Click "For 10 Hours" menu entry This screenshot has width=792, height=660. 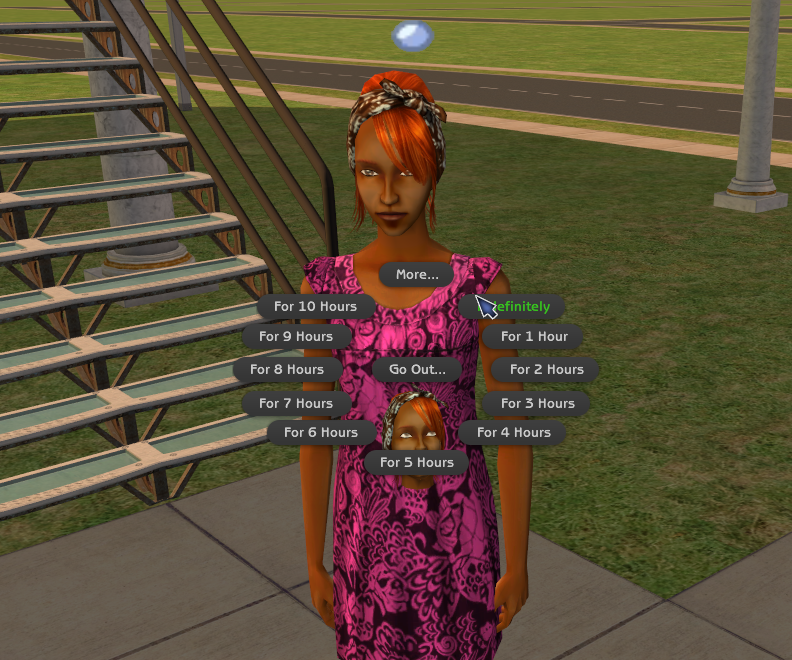(x=315, y=306)
